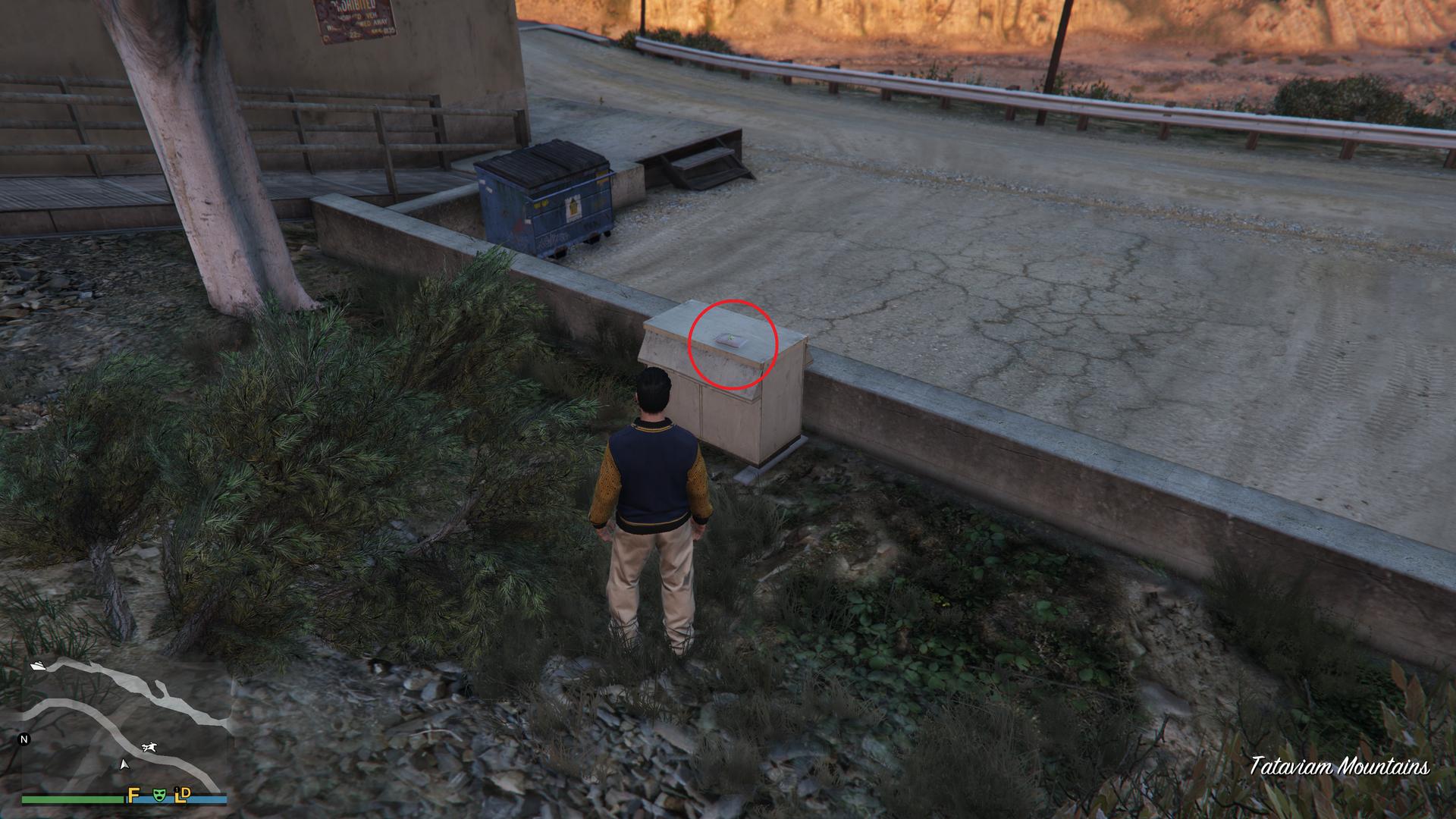This screenshot has height=819, width=1456.
Task: Click the north compass indicator
Action: pos(24,739)
